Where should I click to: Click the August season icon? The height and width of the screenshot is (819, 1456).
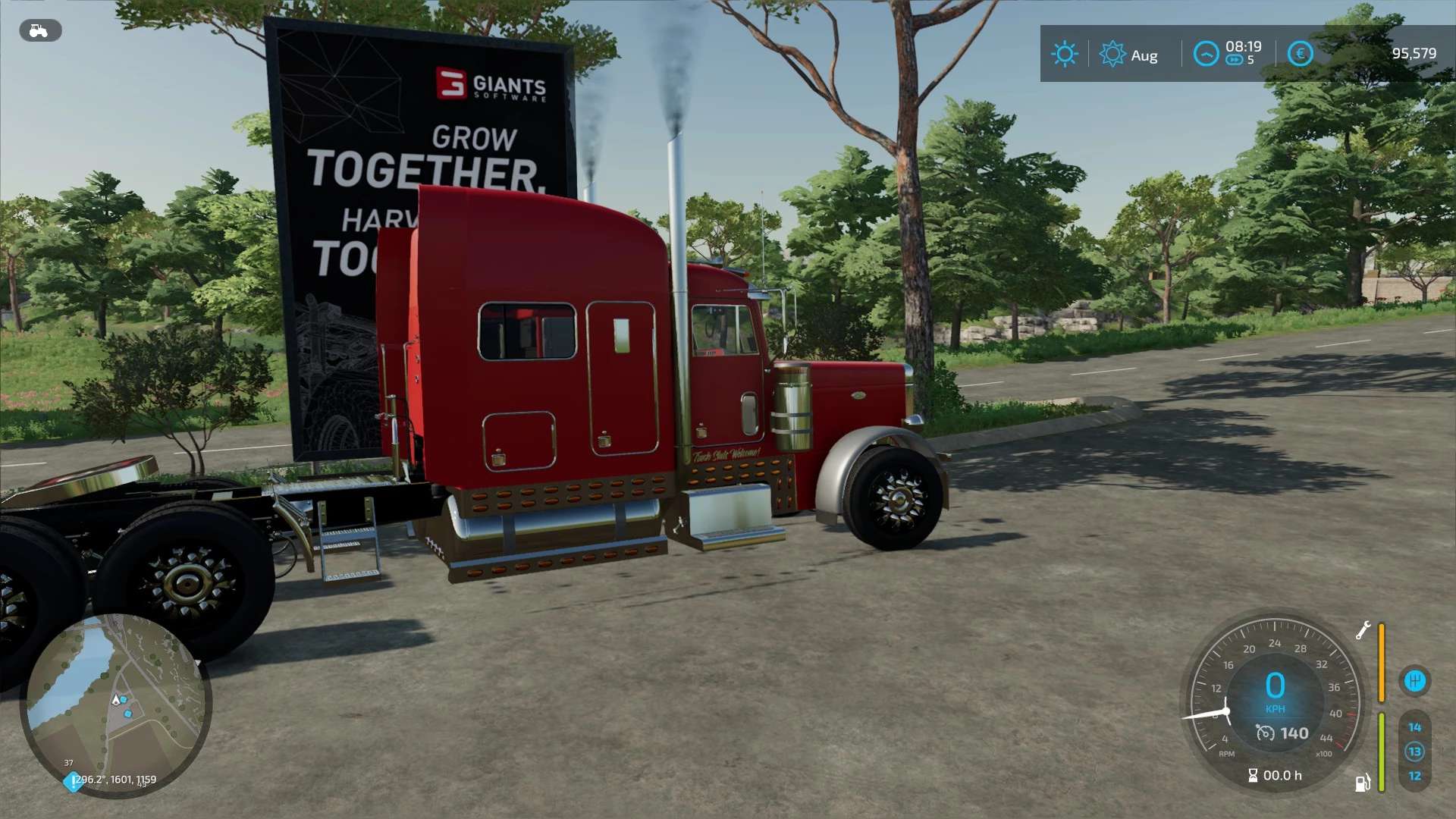pyautogui.click(x=1112, y=54)
